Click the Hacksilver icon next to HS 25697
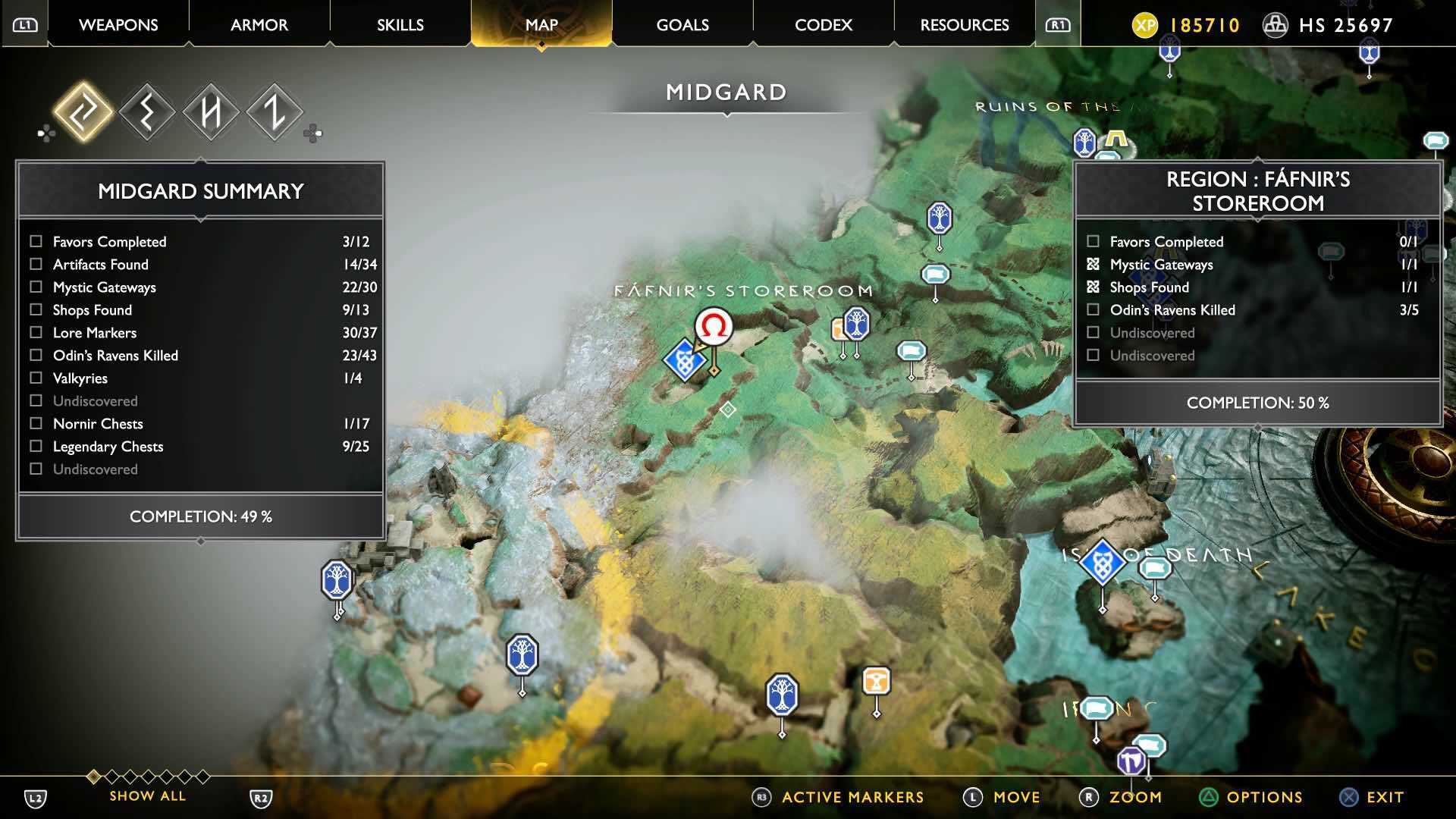1456x819 pixels. pyautogui.click(x=1276, y=24)
